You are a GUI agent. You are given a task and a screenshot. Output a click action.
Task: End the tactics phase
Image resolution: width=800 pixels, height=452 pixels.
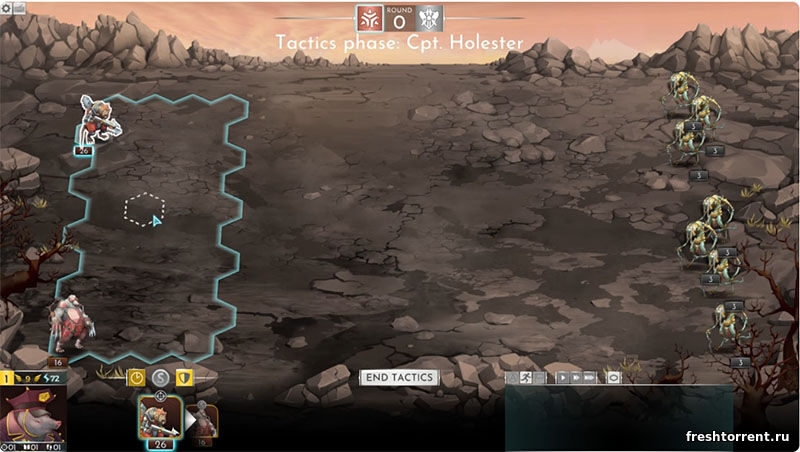click(x=398, y=377)
